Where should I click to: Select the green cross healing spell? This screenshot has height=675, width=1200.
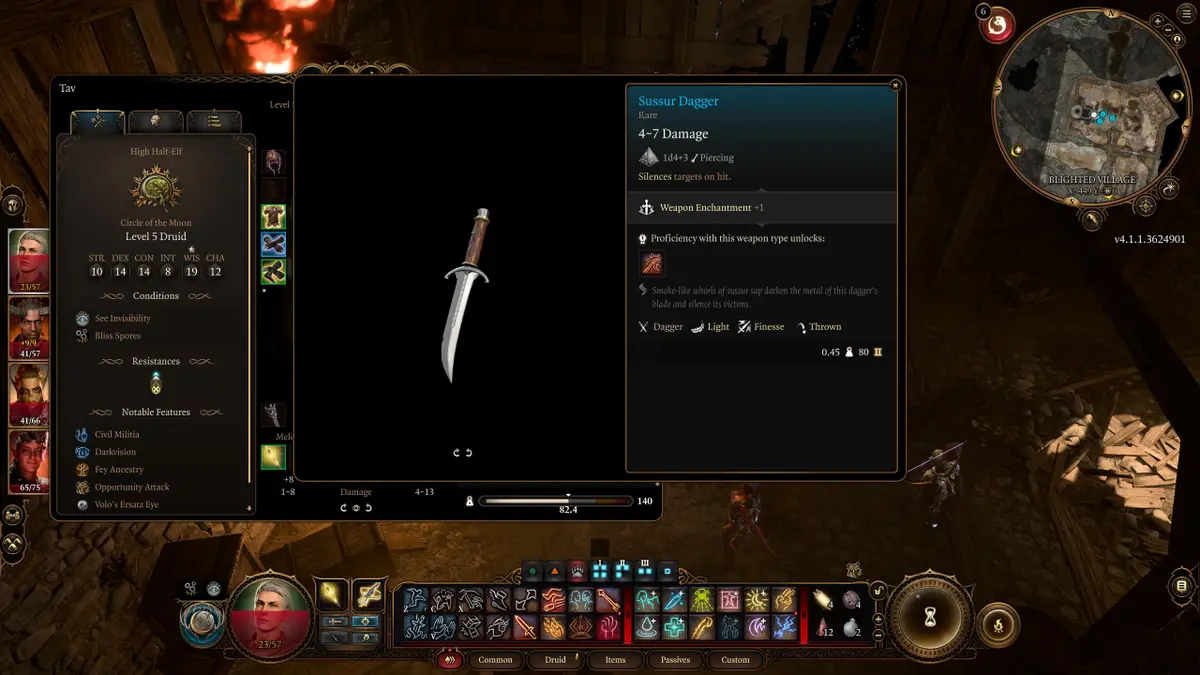pyautogui.click(x=674, y=627)
